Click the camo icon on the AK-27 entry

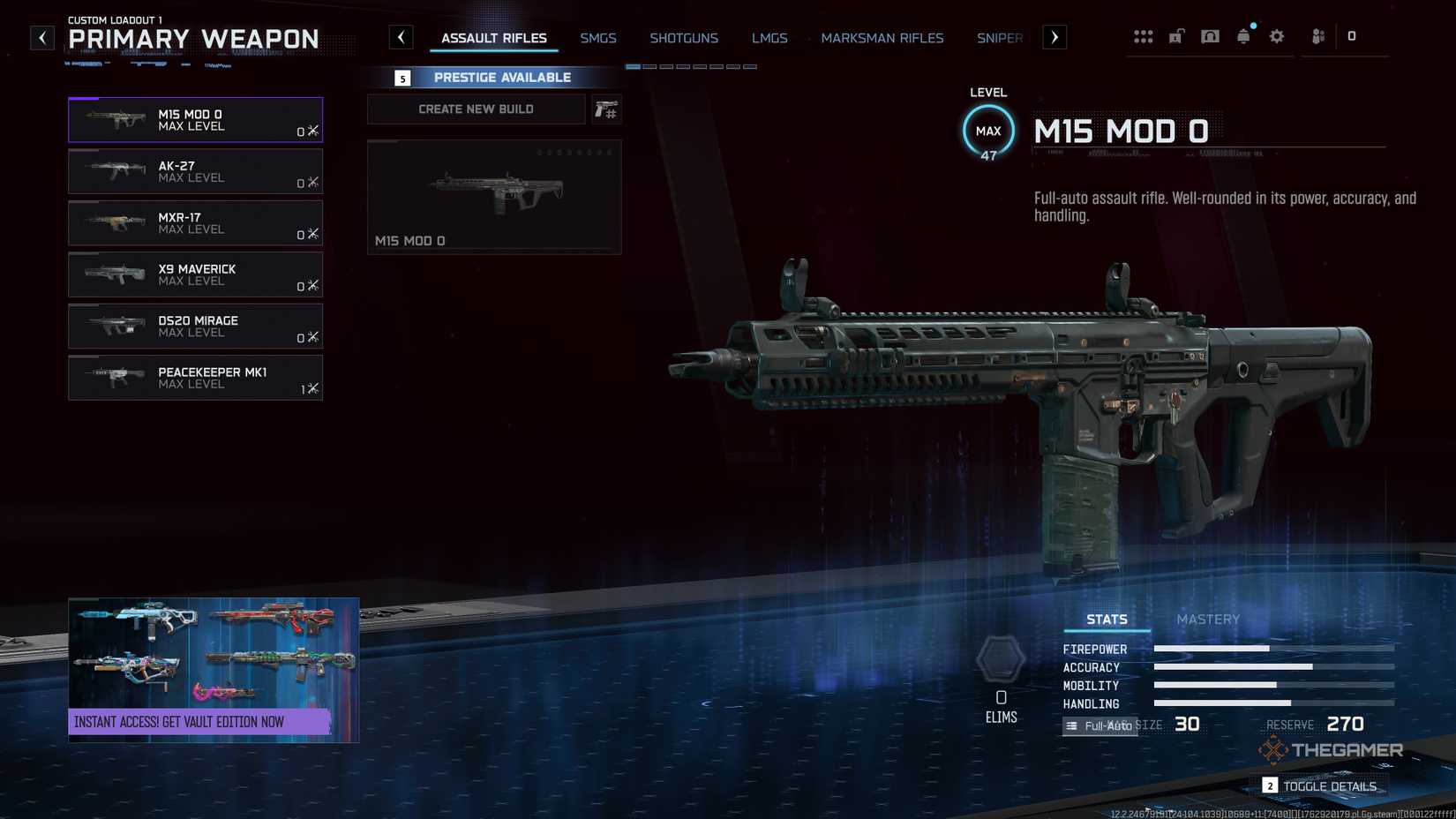tap(311, 184)
